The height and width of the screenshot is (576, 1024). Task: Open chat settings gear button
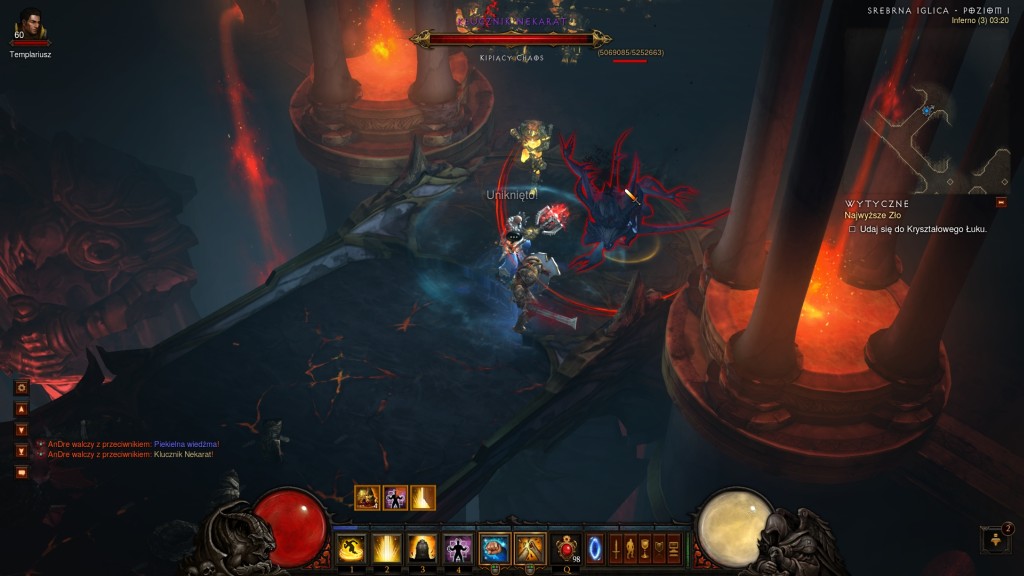click(21, 387)
